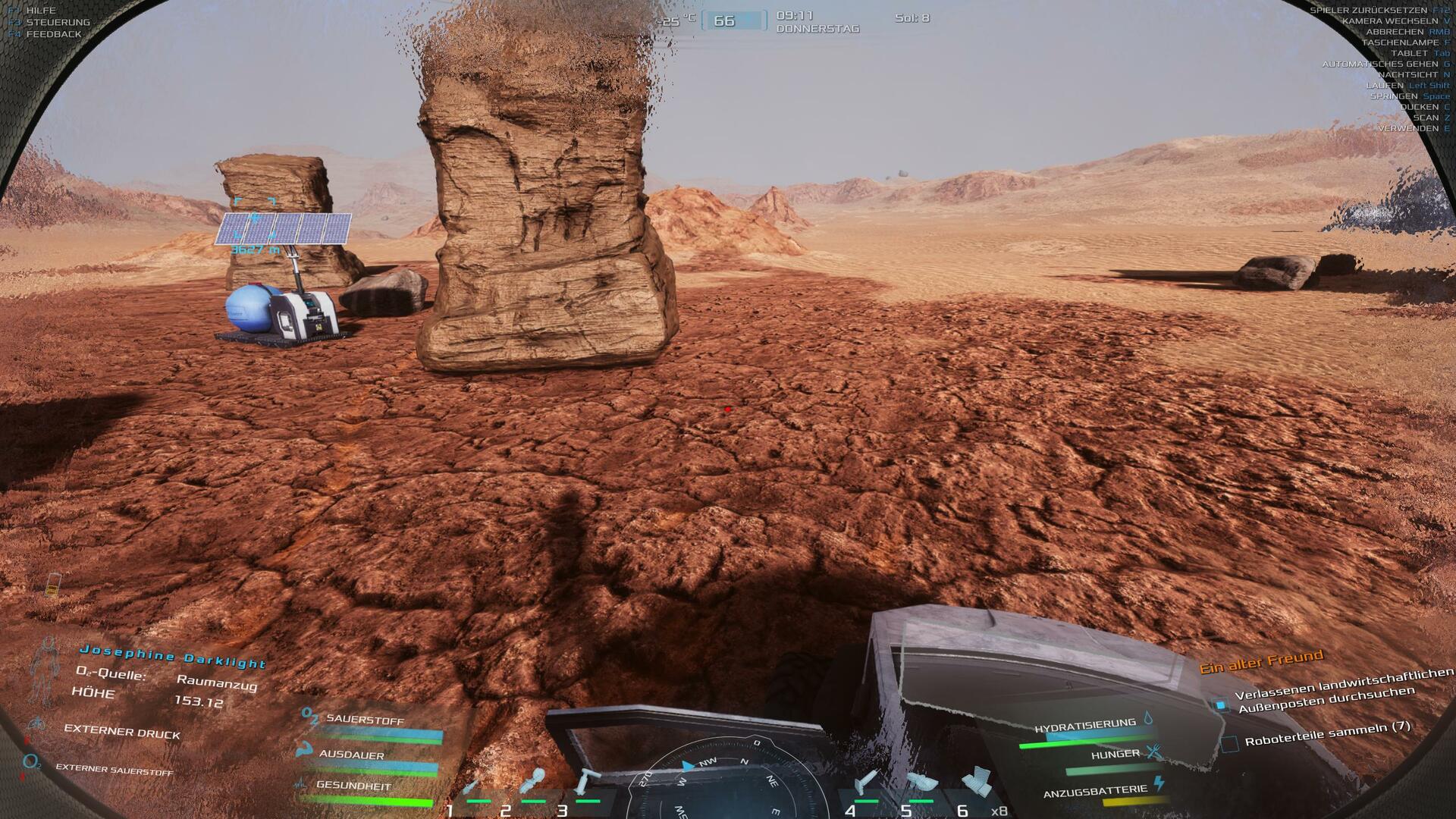
Task: Click the compass dial
Action: point(726,781)
